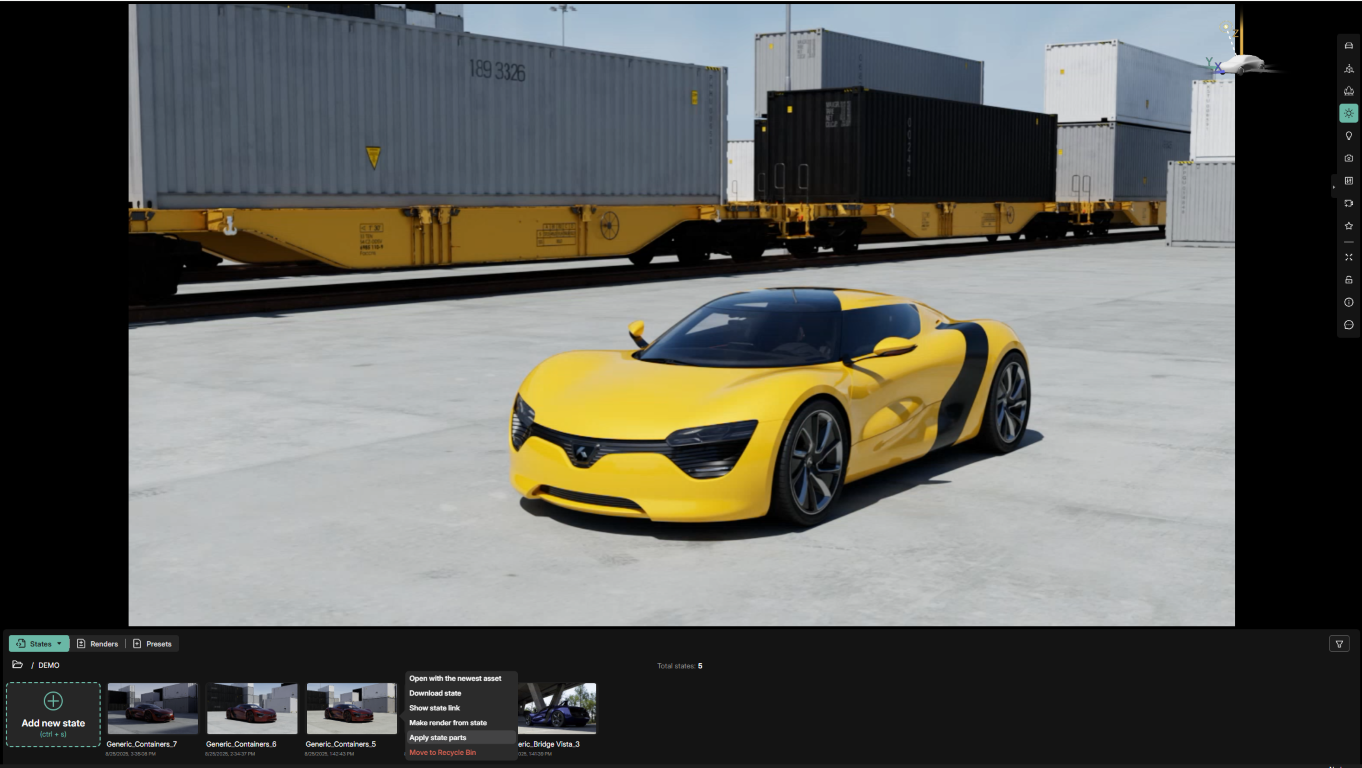Screen dimensions: 1362x768
Task: Choose Open with the newest asset
Action: point(455,678)
